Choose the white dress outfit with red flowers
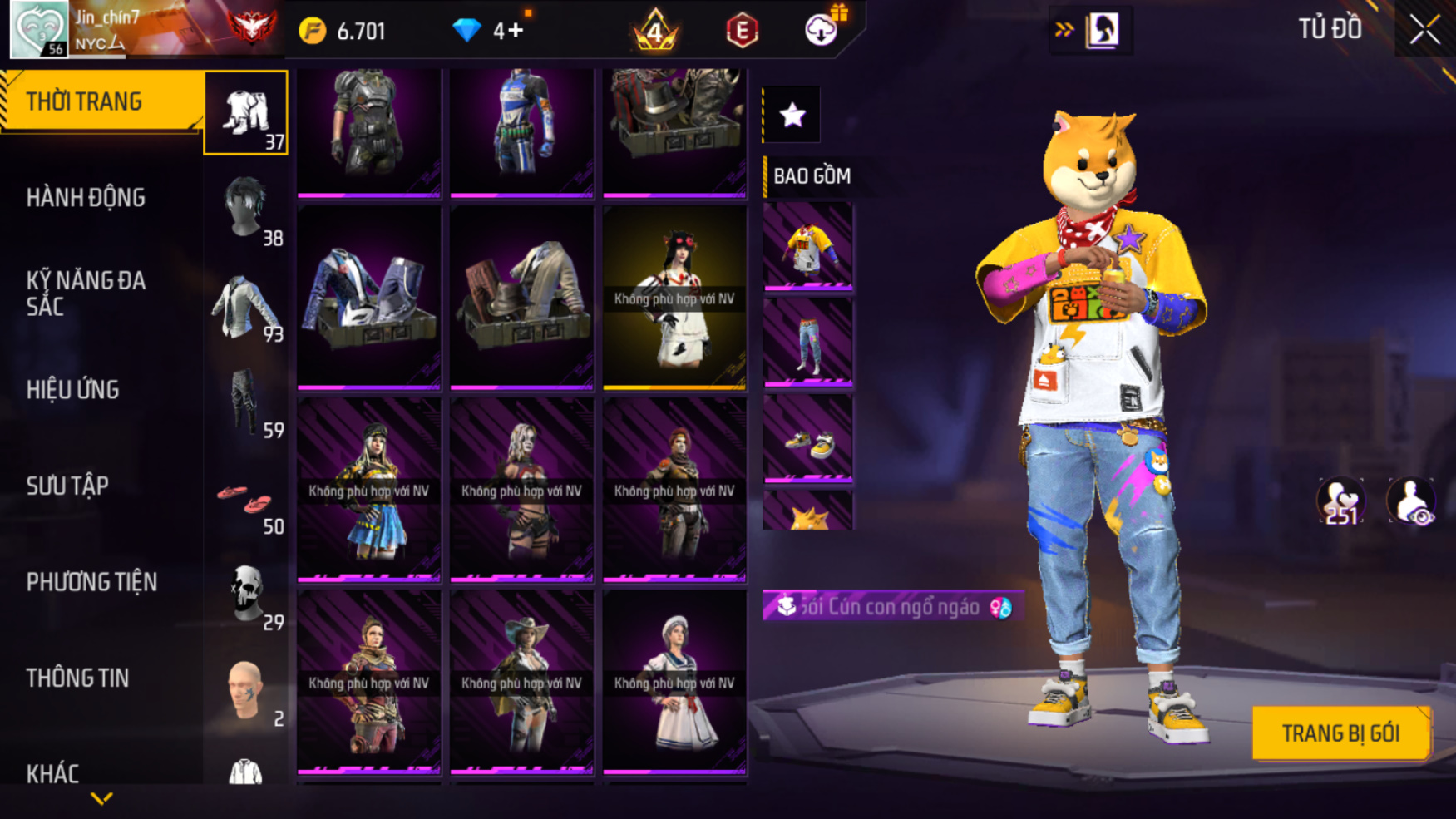 click(674, 298)
